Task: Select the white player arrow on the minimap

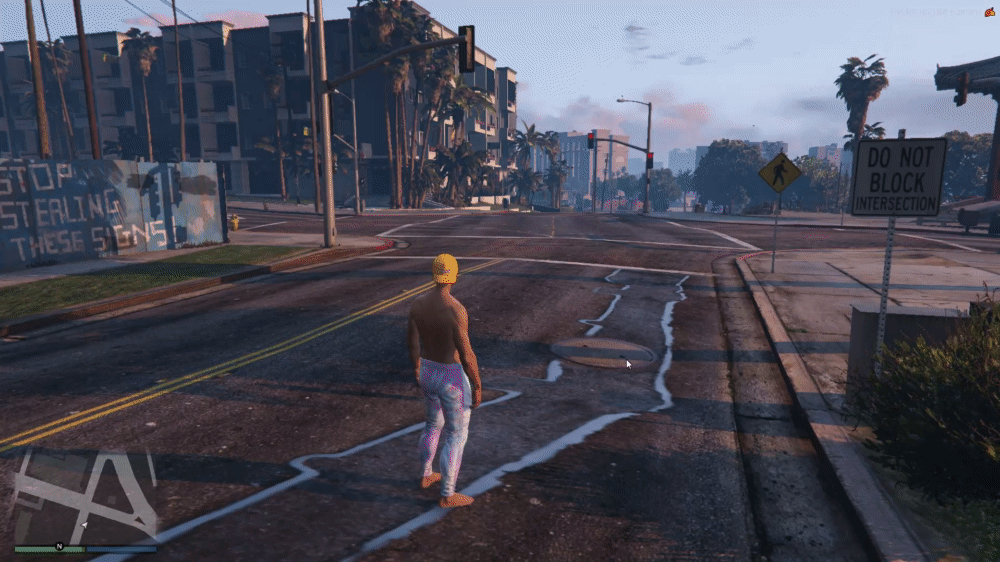Action: [84, 524]
